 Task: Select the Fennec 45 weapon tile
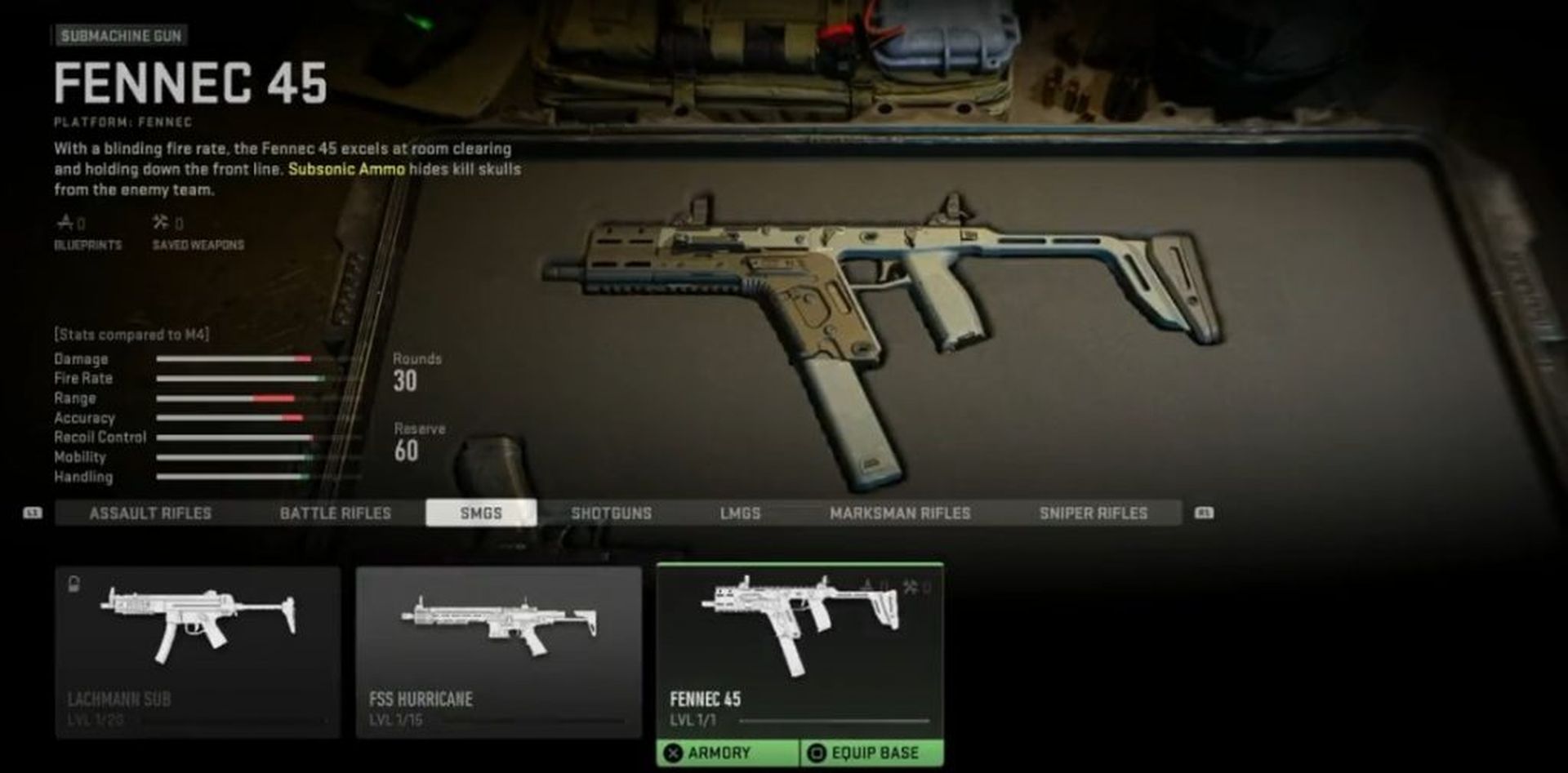point(799,645)
